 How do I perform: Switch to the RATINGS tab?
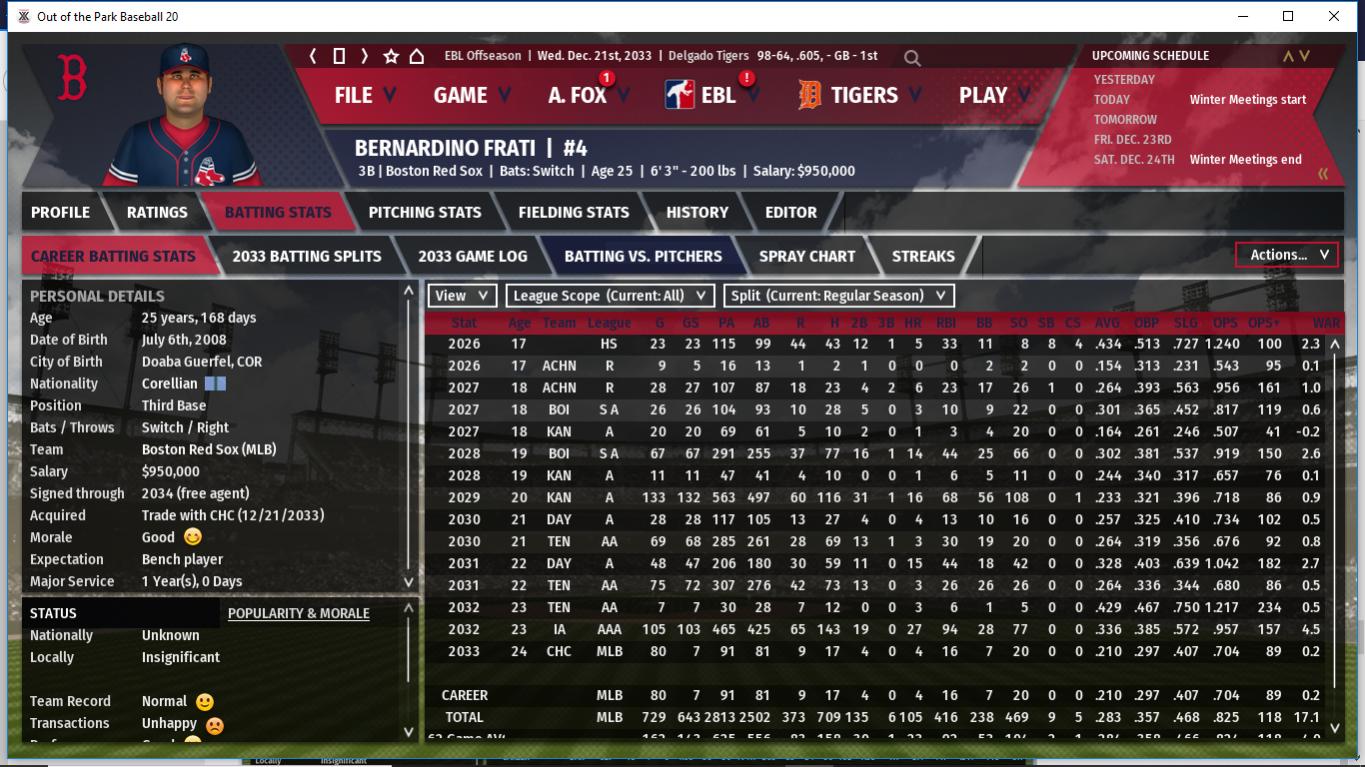point(157,212)
